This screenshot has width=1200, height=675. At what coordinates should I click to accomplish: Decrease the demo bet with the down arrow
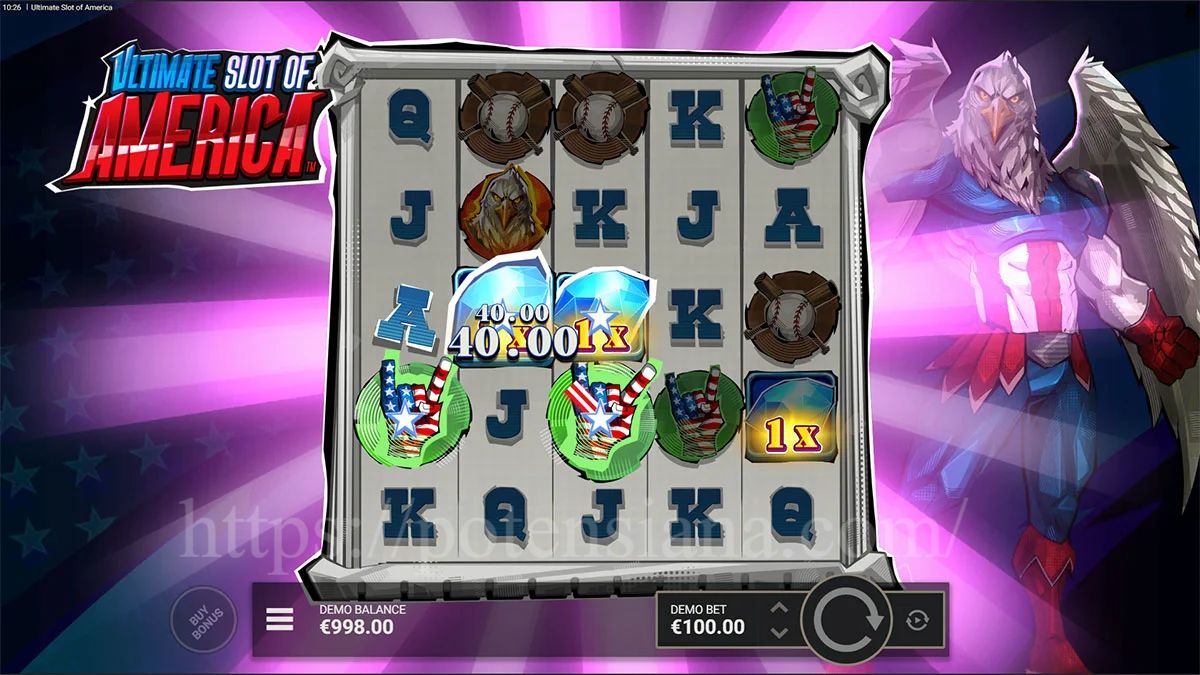(780, 633)
